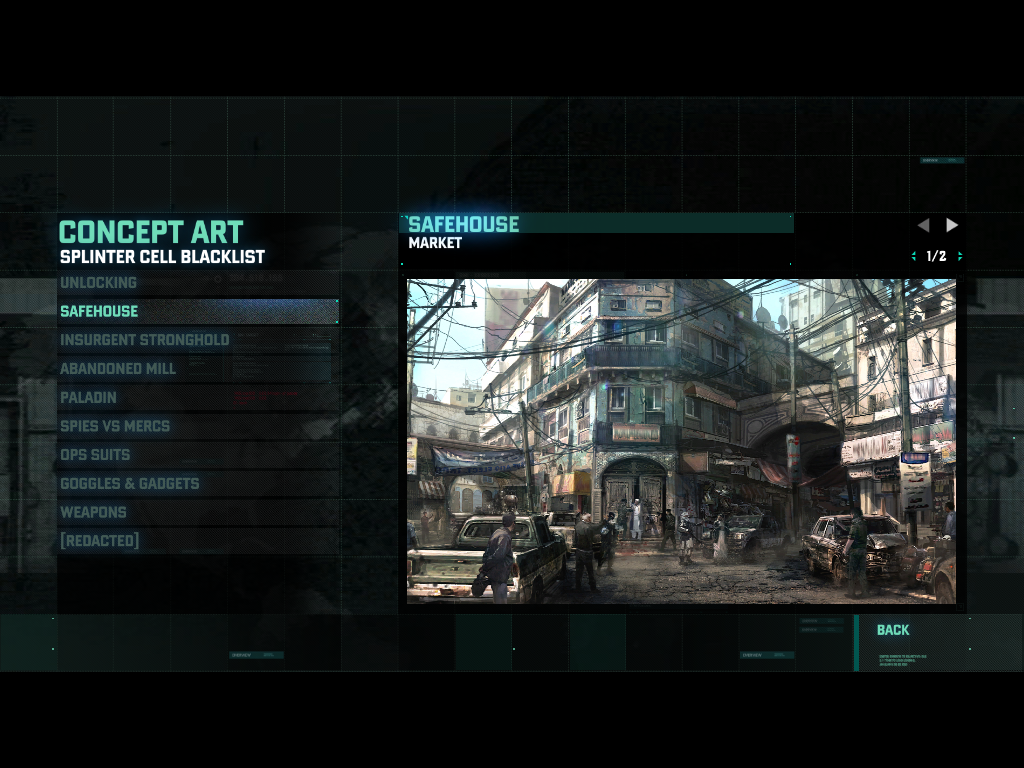
Task: Go to the previous concept art image
Action: pos(923,225)
